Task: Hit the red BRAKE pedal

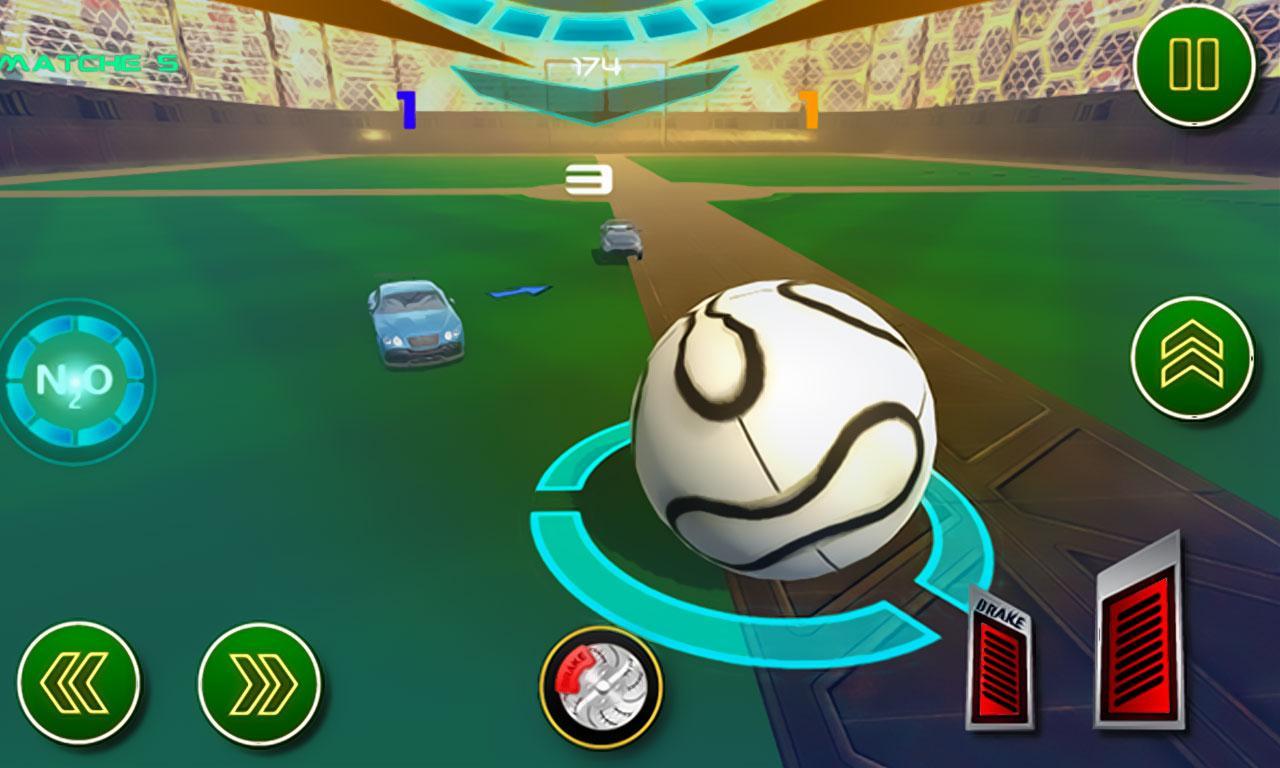Action: point(1002,660)
